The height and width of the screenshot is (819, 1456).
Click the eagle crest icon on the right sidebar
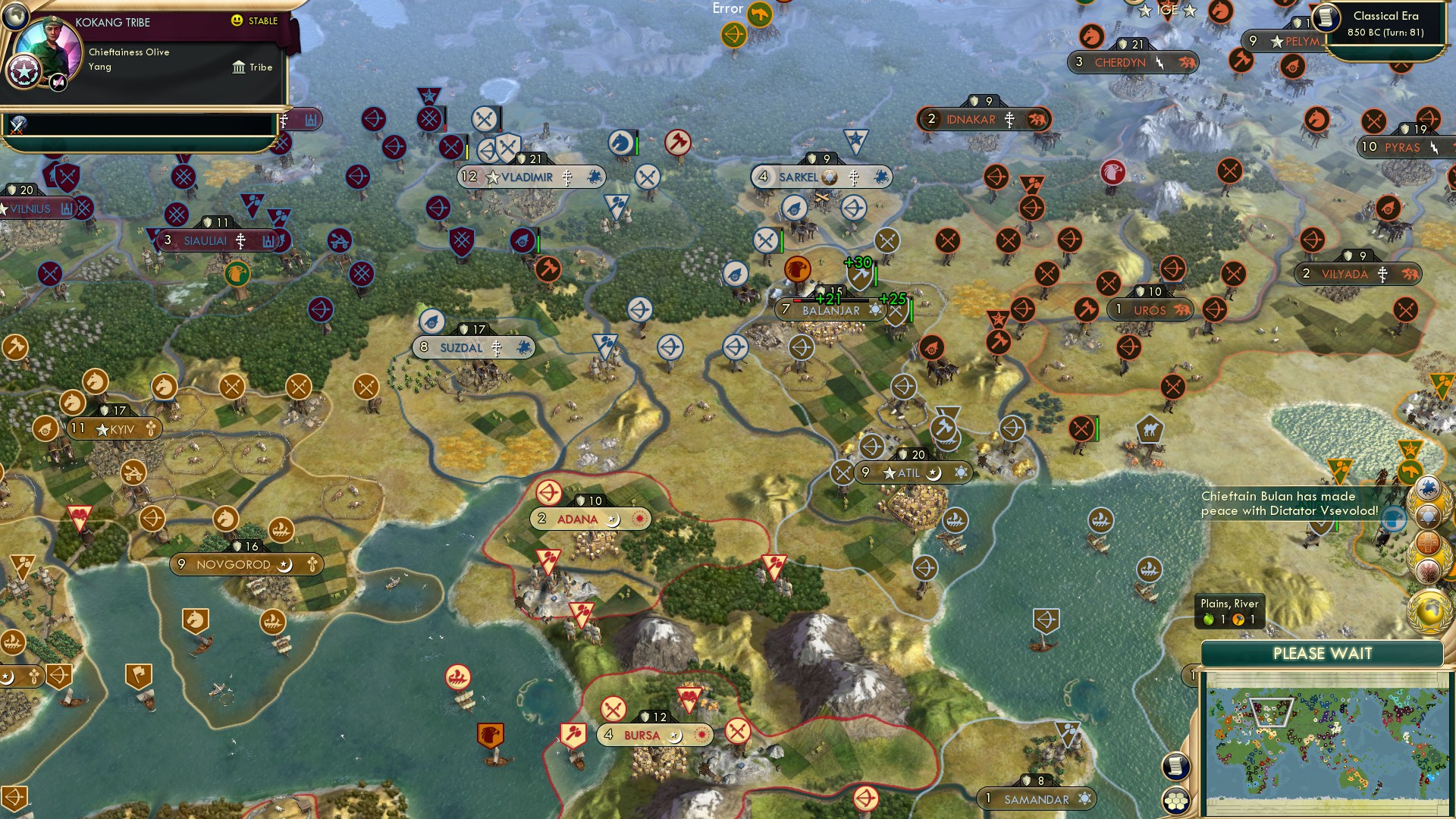1429,567
